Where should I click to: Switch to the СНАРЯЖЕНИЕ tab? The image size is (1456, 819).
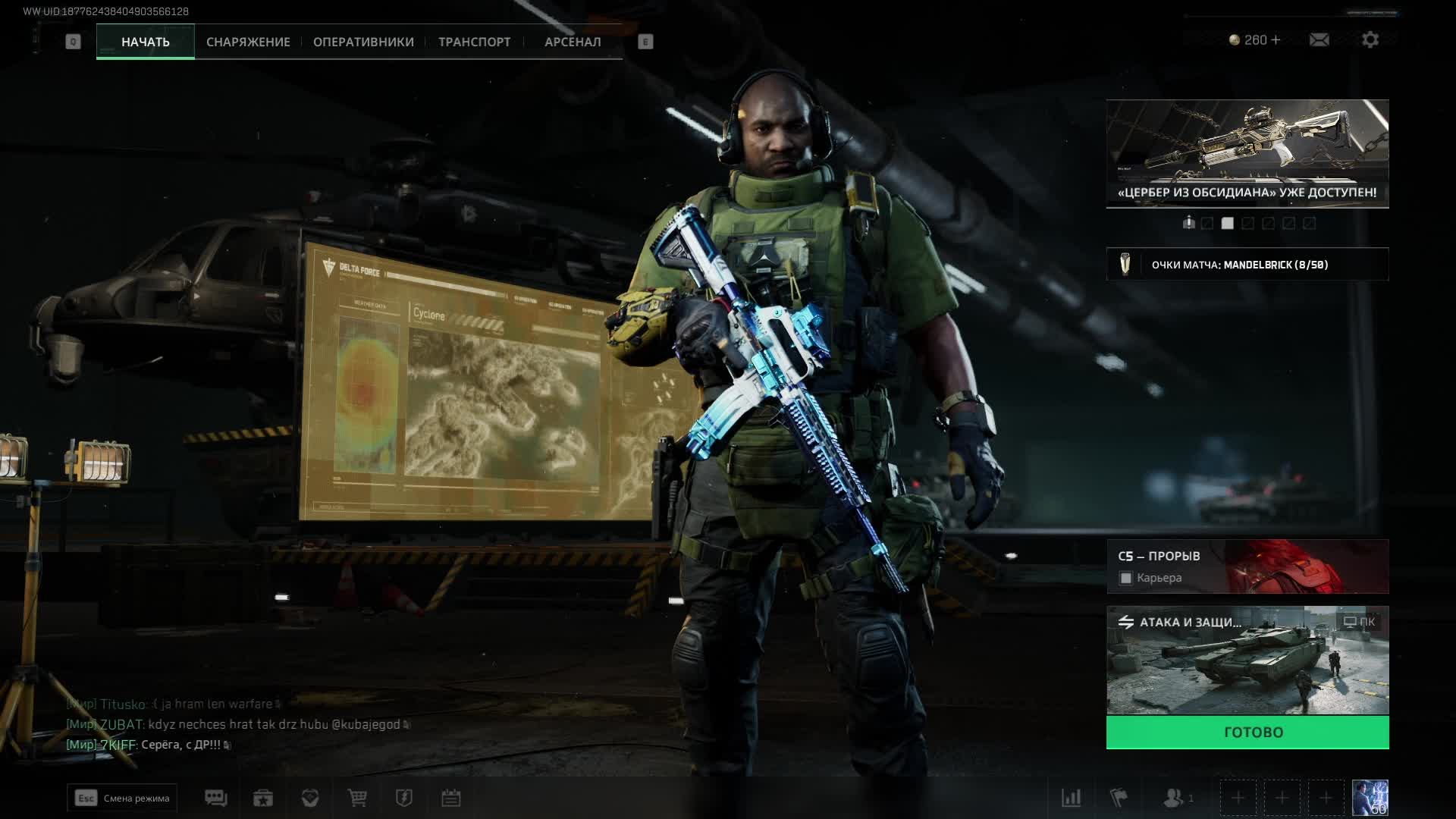coord(248,42)
